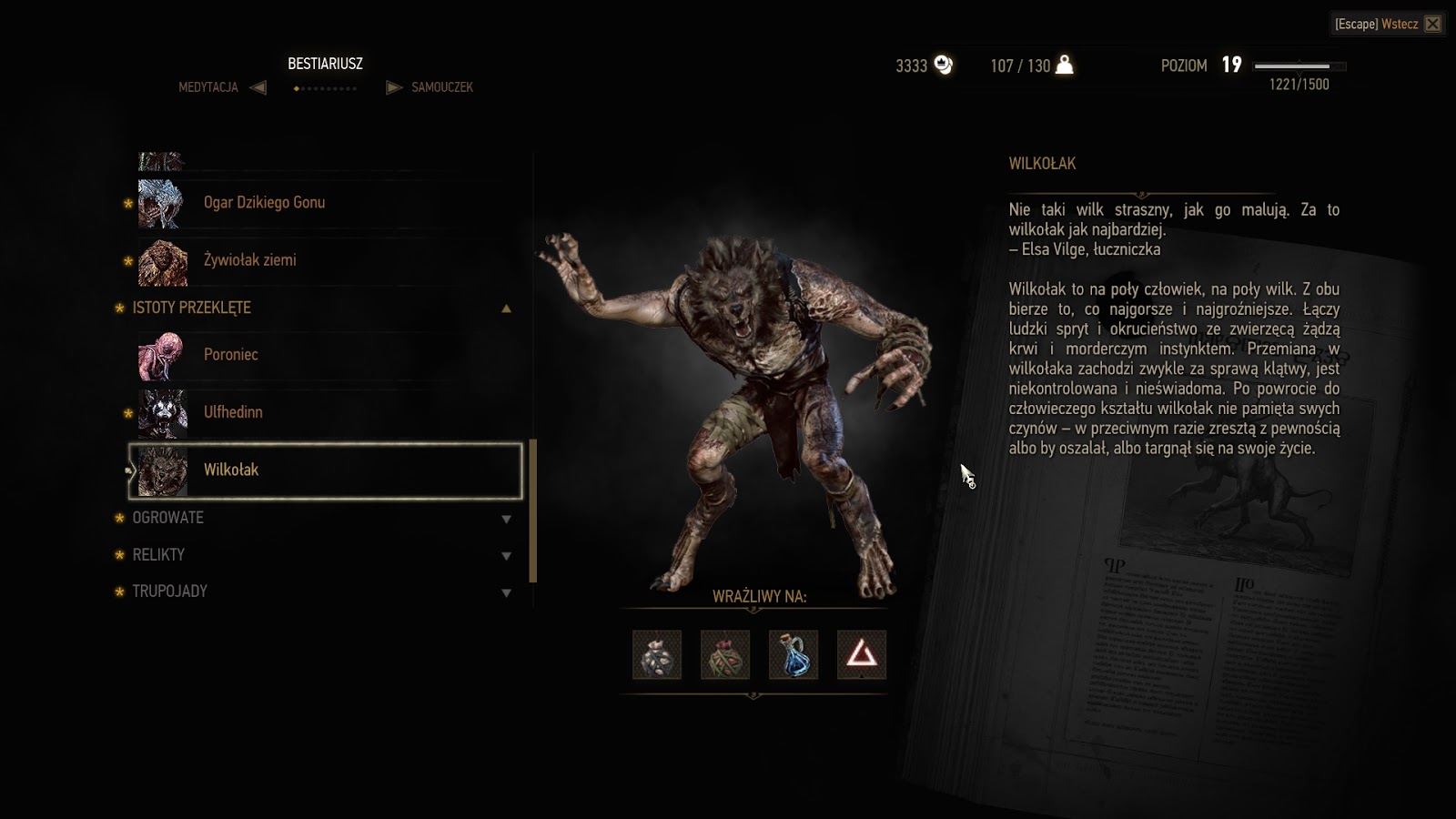The width and height of the screenshot is (1456, 819).
Task: Expand the Ogrowate category
Action: [x=506, y=519]
